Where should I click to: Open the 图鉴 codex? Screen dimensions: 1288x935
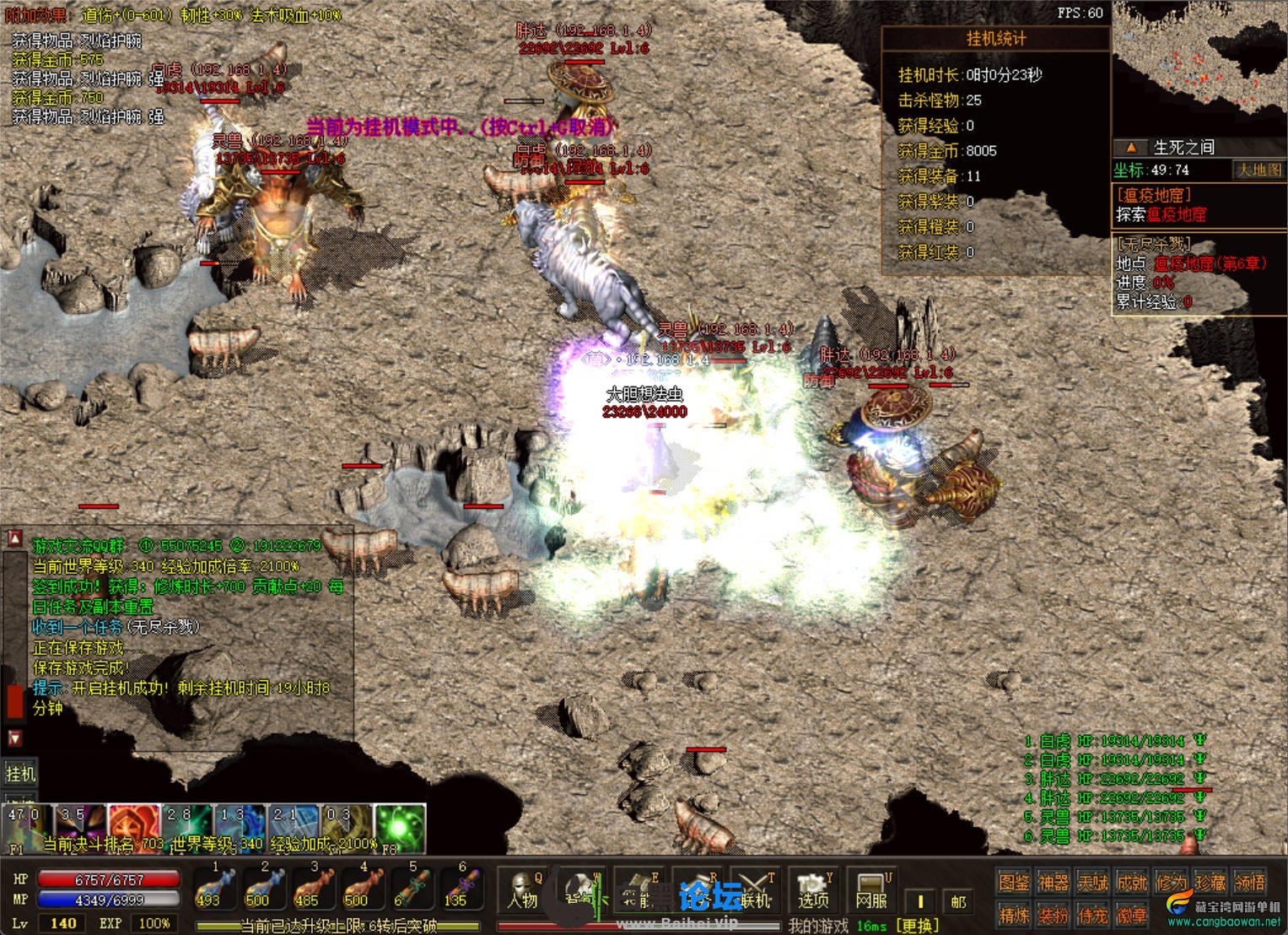1013,883
